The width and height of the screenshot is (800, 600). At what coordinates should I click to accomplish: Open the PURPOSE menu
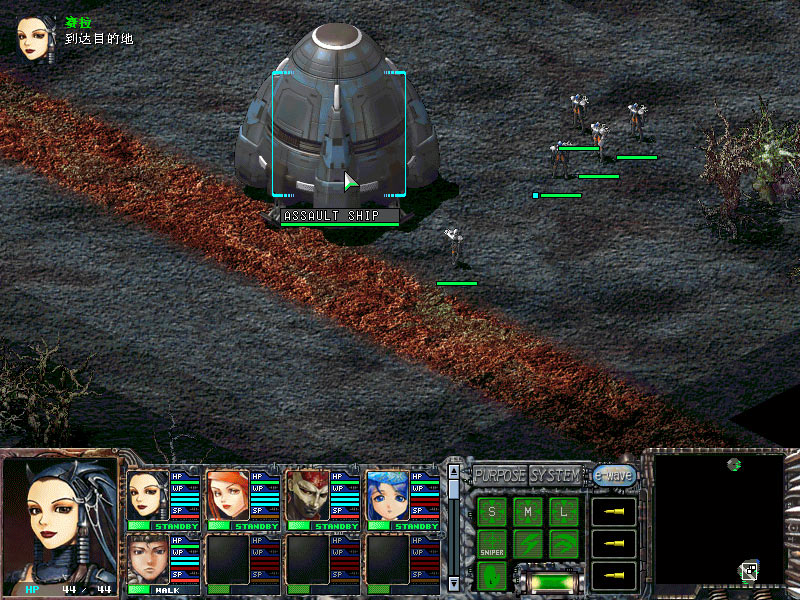[499, 475]
